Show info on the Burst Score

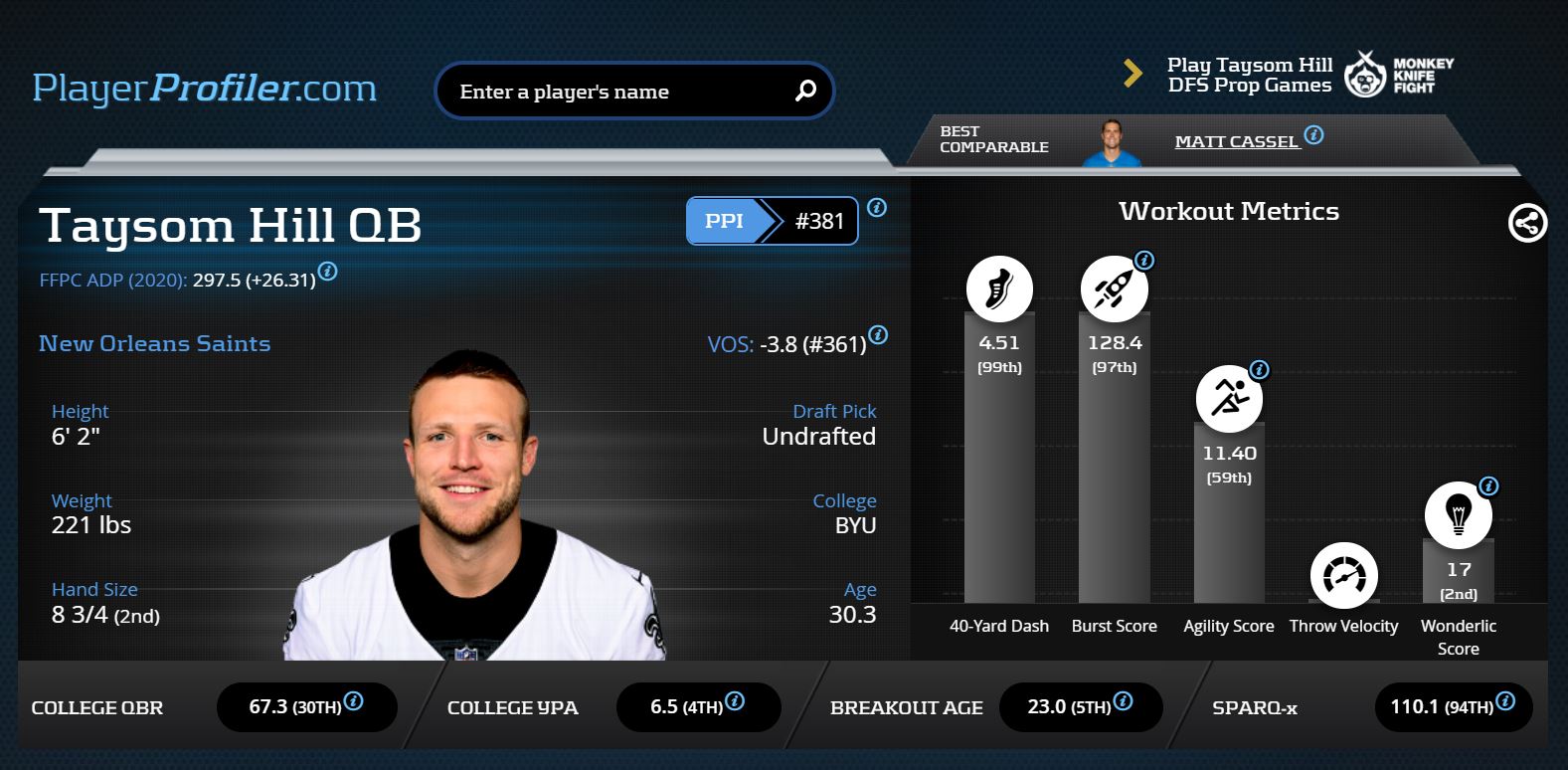coord(1144,261)
